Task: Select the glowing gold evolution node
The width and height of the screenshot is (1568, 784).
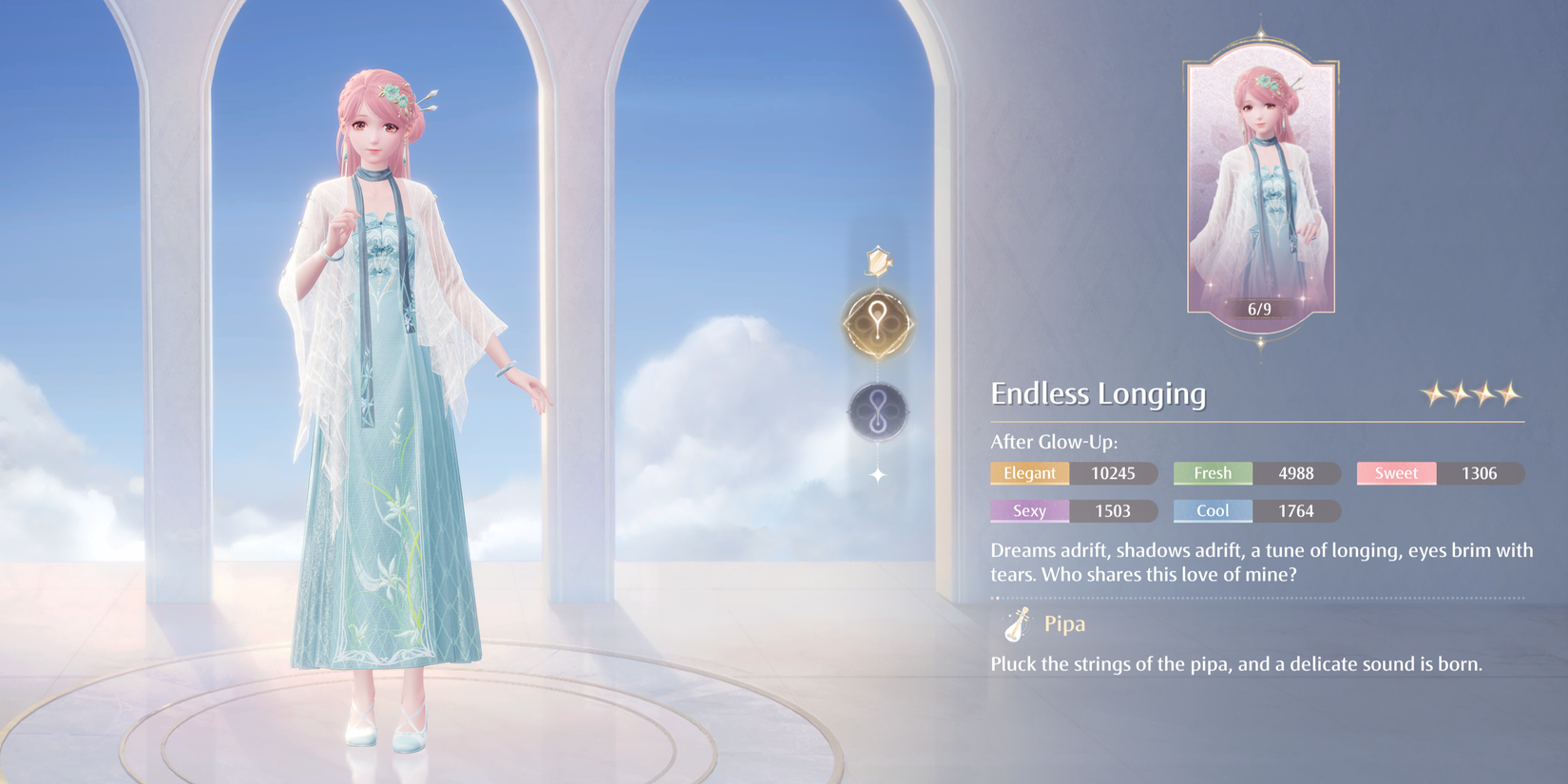Action: tap(878, 323)
